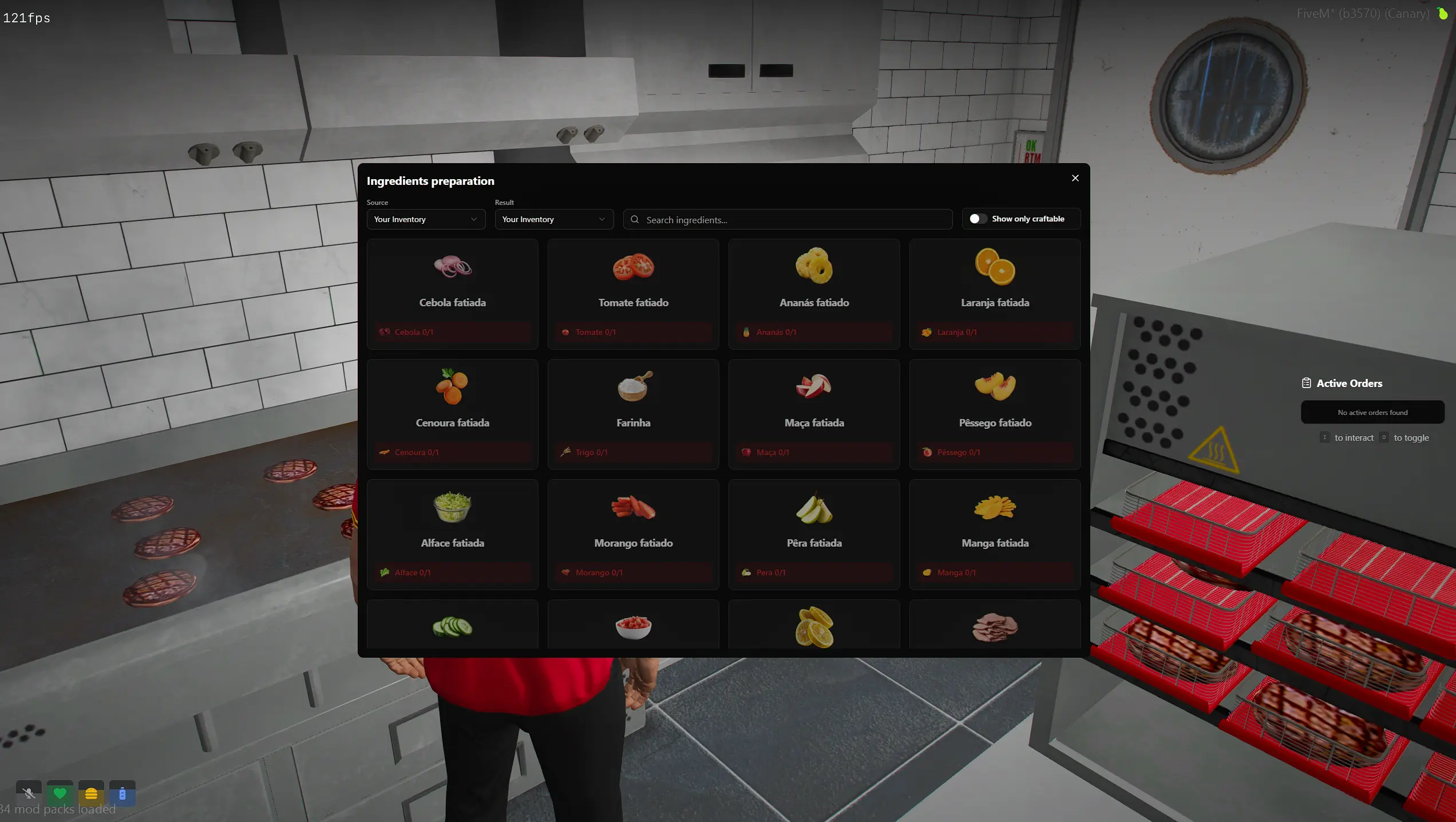This screenshot has width=1456, height=822.
Task: Click the yellow hunger burger HUD indicator
Action: coord(90,793)
